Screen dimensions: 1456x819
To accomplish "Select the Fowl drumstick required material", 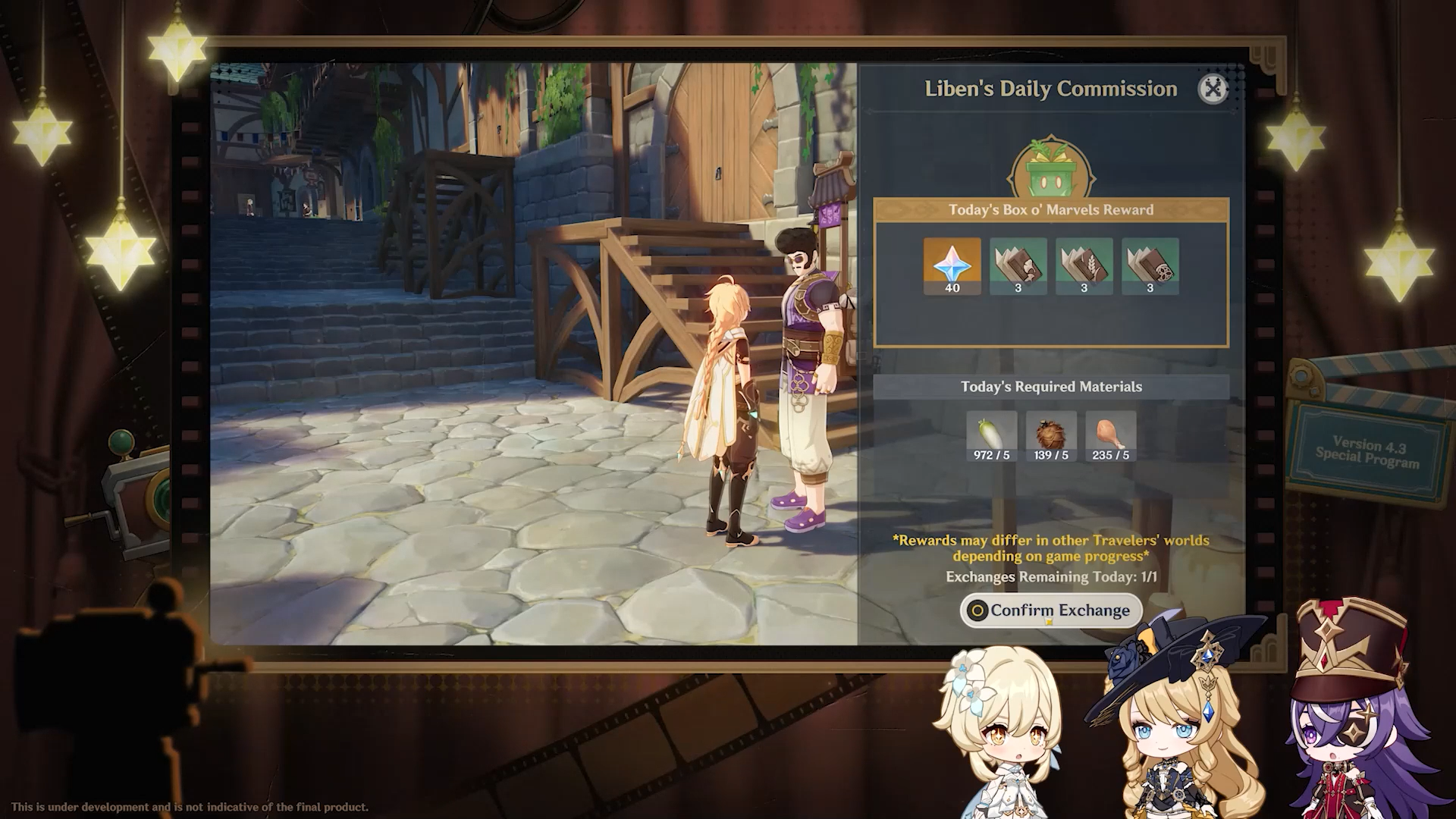I will [1110, 436].
